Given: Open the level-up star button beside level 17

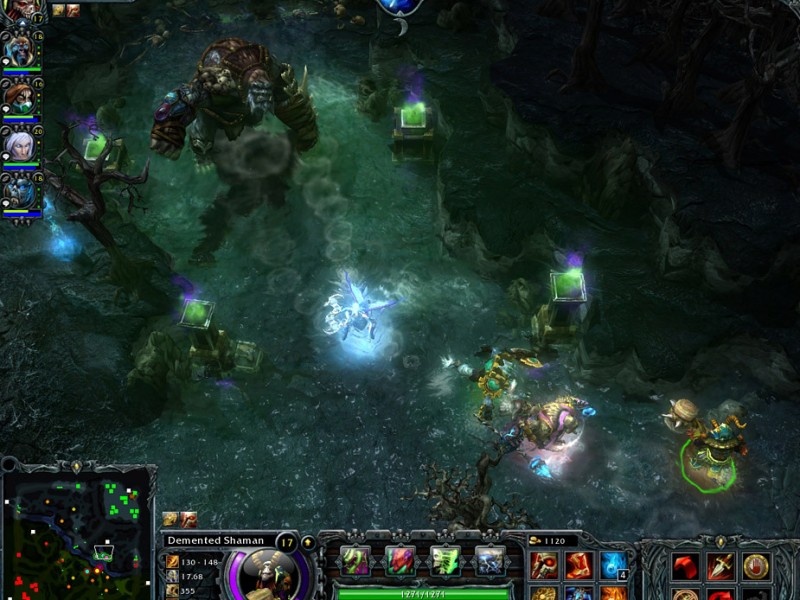Looking at the screenshot, I should (x=308, y=542).
